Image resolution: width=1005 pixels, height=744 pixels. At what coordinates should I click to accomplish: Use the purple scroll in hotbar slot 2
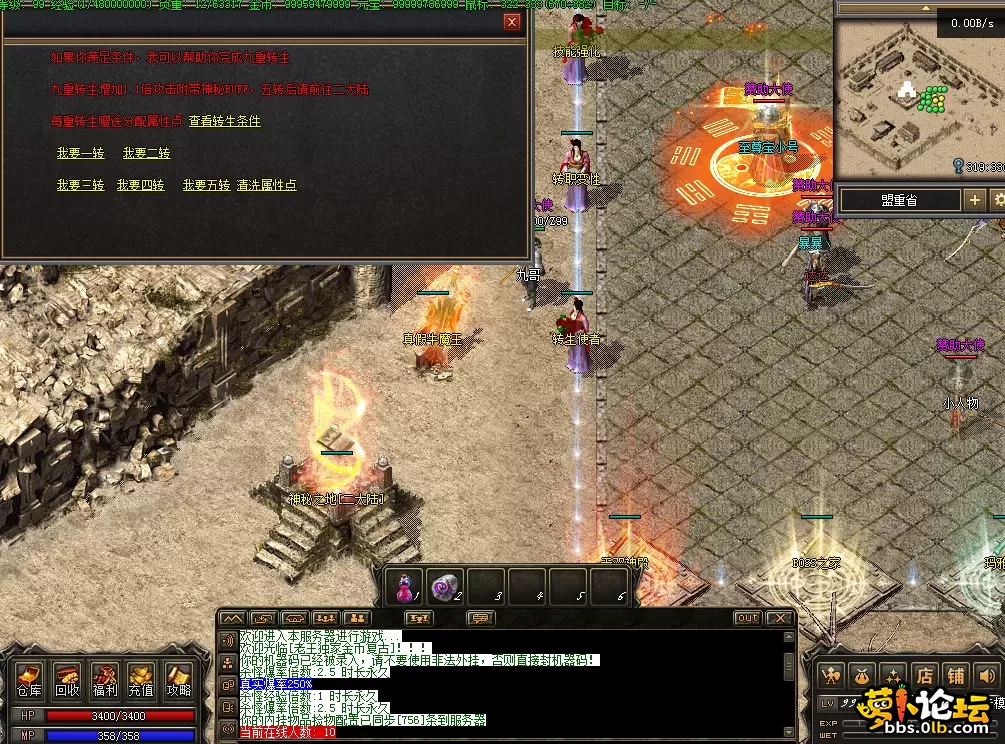coord(445,587)
